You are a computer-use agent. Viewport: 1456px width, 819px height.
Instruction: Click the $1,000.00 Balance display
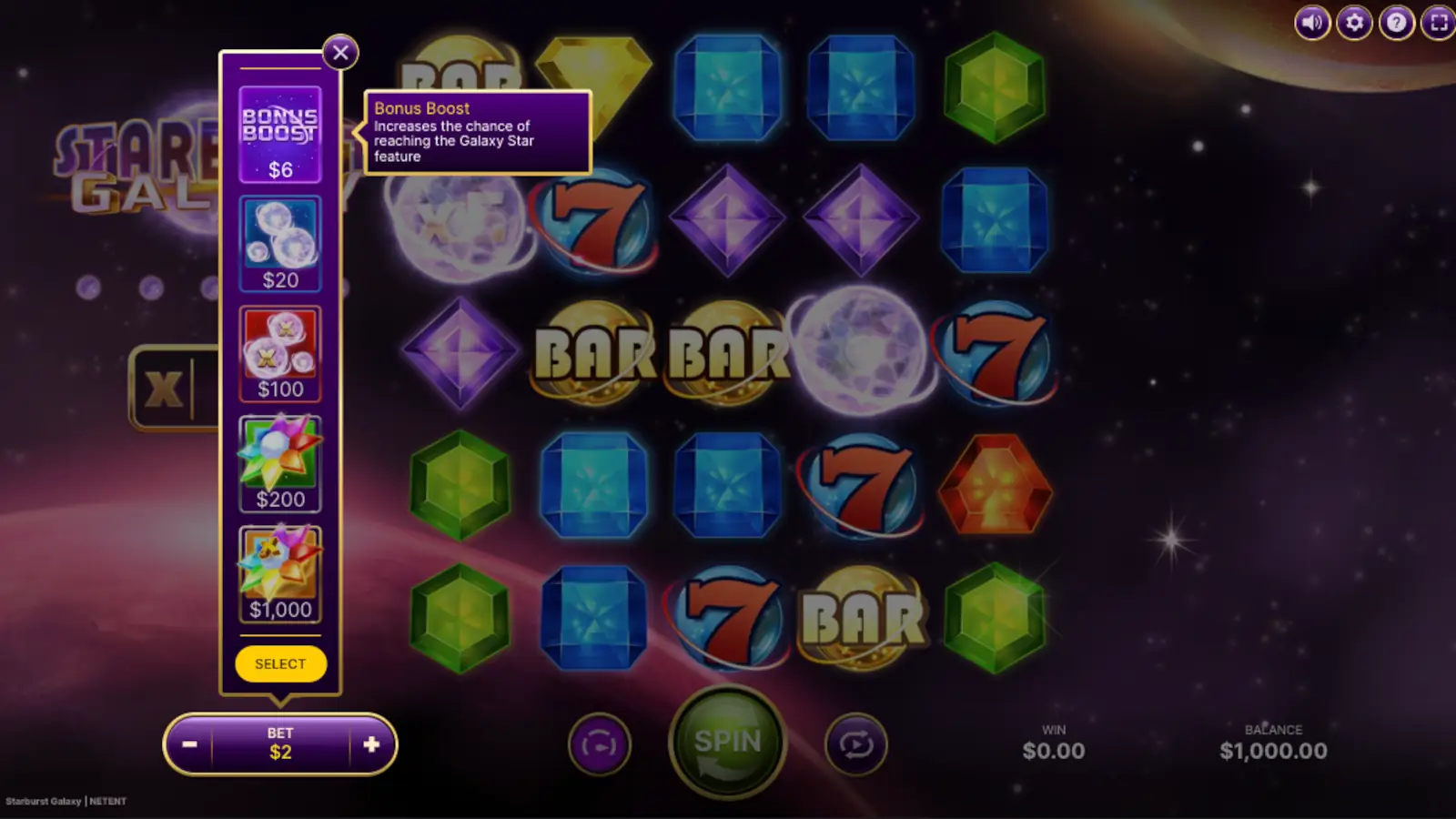[1274, 751]
